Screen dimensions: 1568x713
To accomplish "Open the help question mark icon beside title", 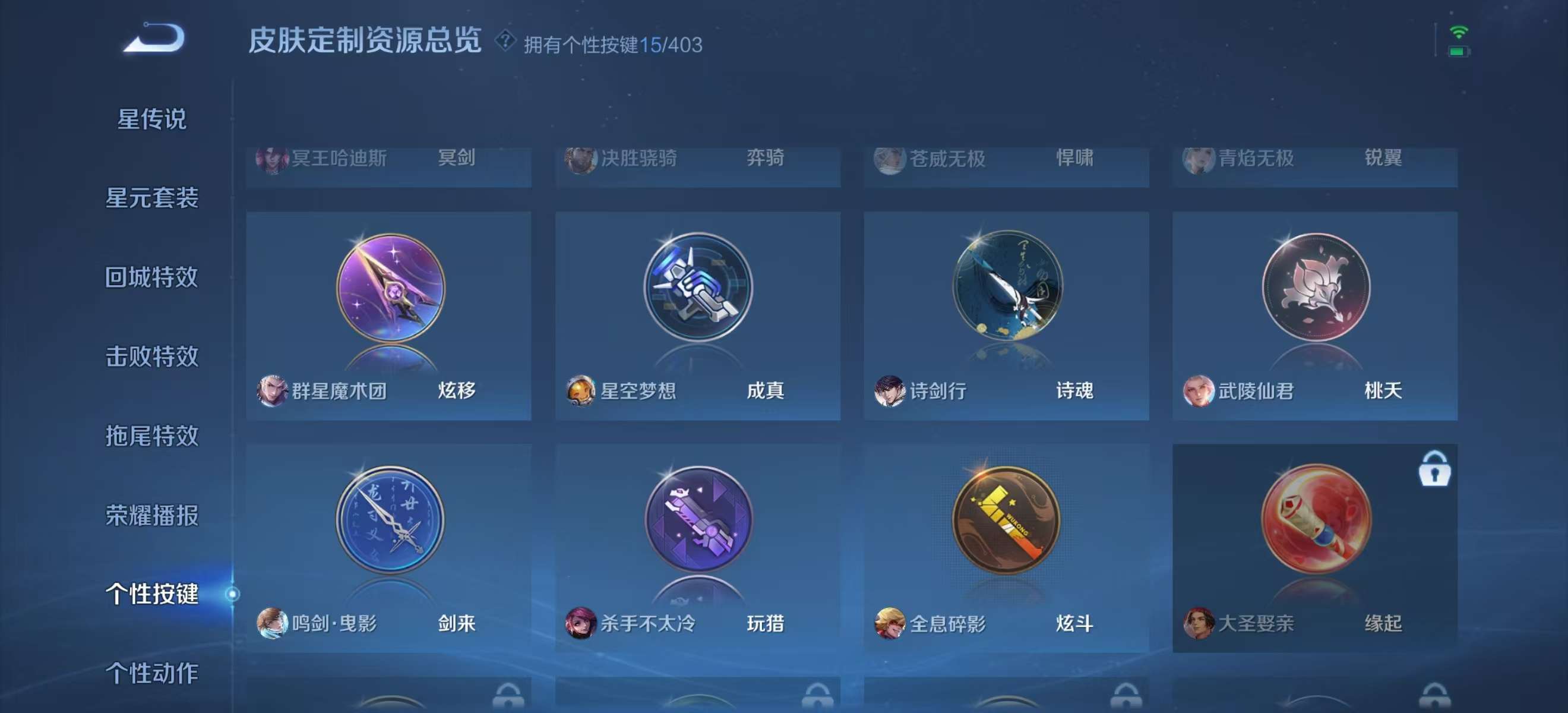I will click(505, 43).
